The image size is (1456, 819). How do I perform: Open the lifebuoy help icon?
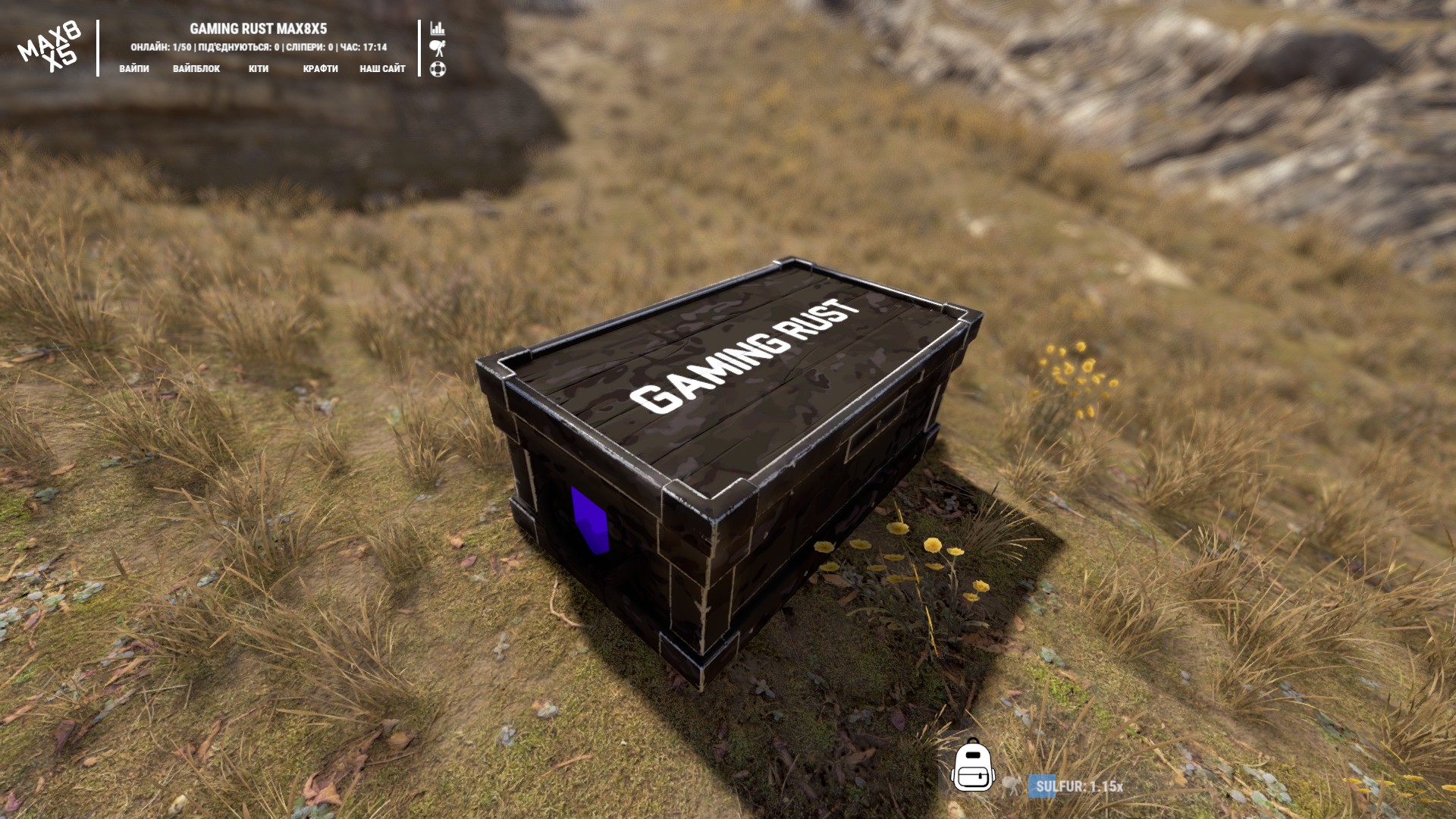click(x=438, y=69)
